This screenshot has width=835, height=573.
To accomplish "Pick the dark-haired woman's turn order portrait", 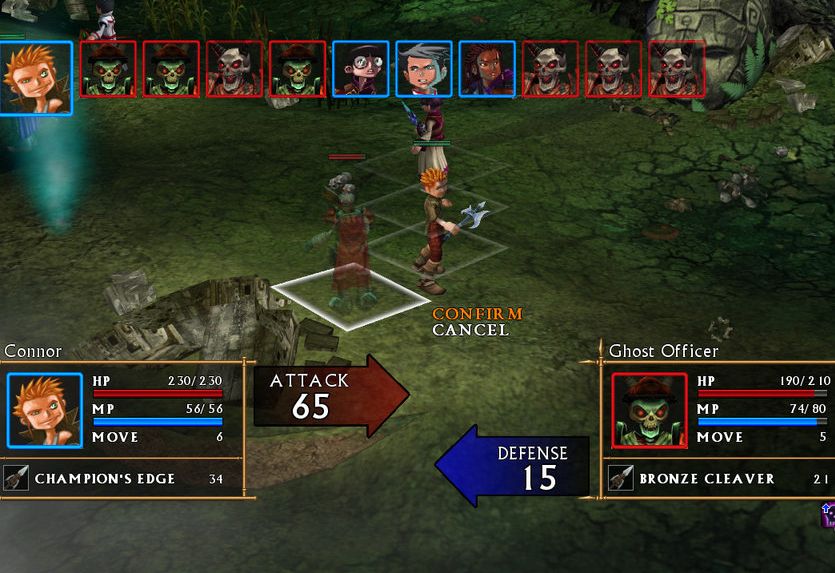I will click(487, 69).
